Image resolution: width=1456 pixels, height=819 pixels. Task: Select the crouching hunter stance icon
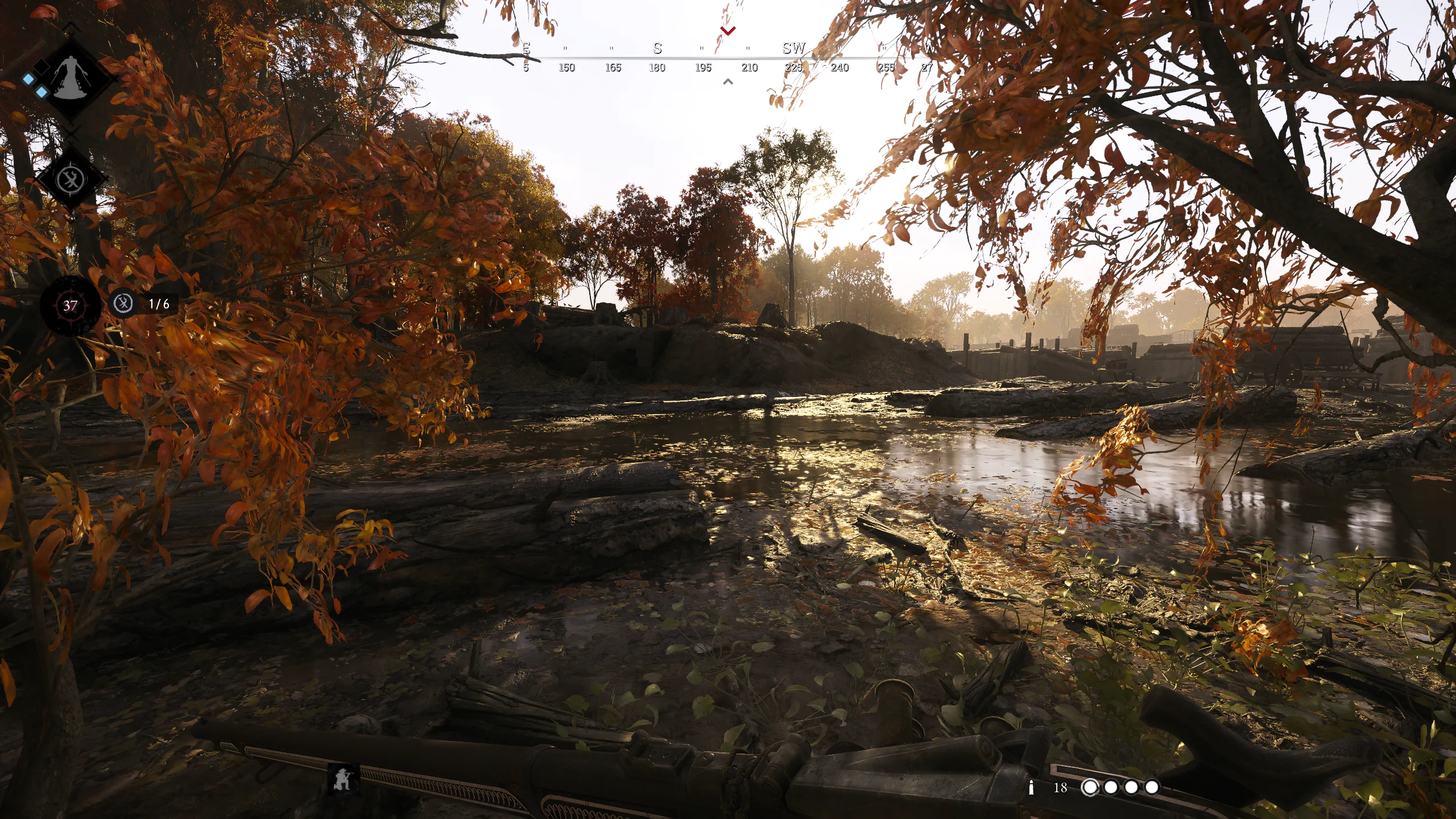342,779
